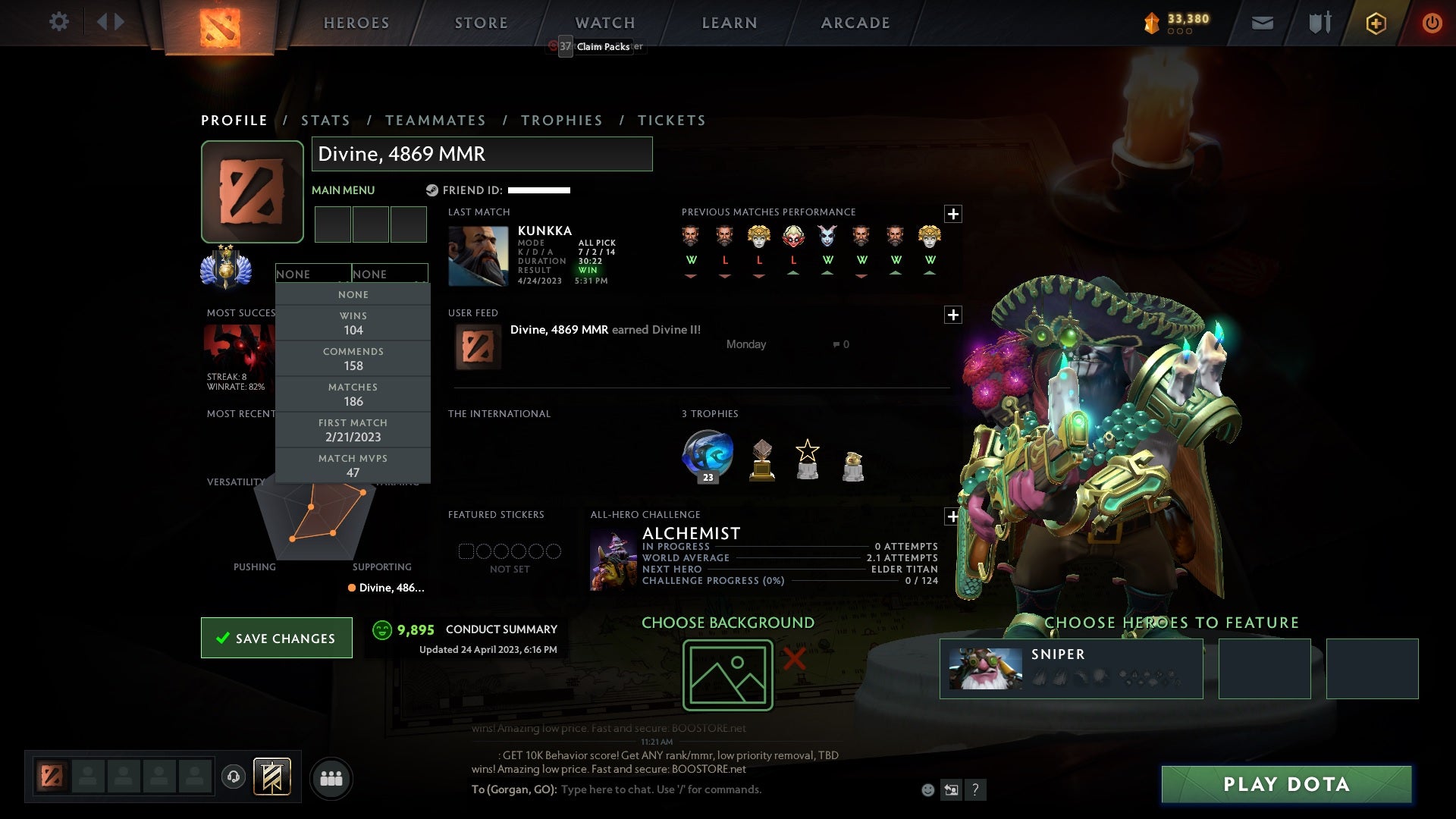Click the chat help question mark icon
Image resolution: width=1456 pixels, height=819 pixels.
coord(975,789)
